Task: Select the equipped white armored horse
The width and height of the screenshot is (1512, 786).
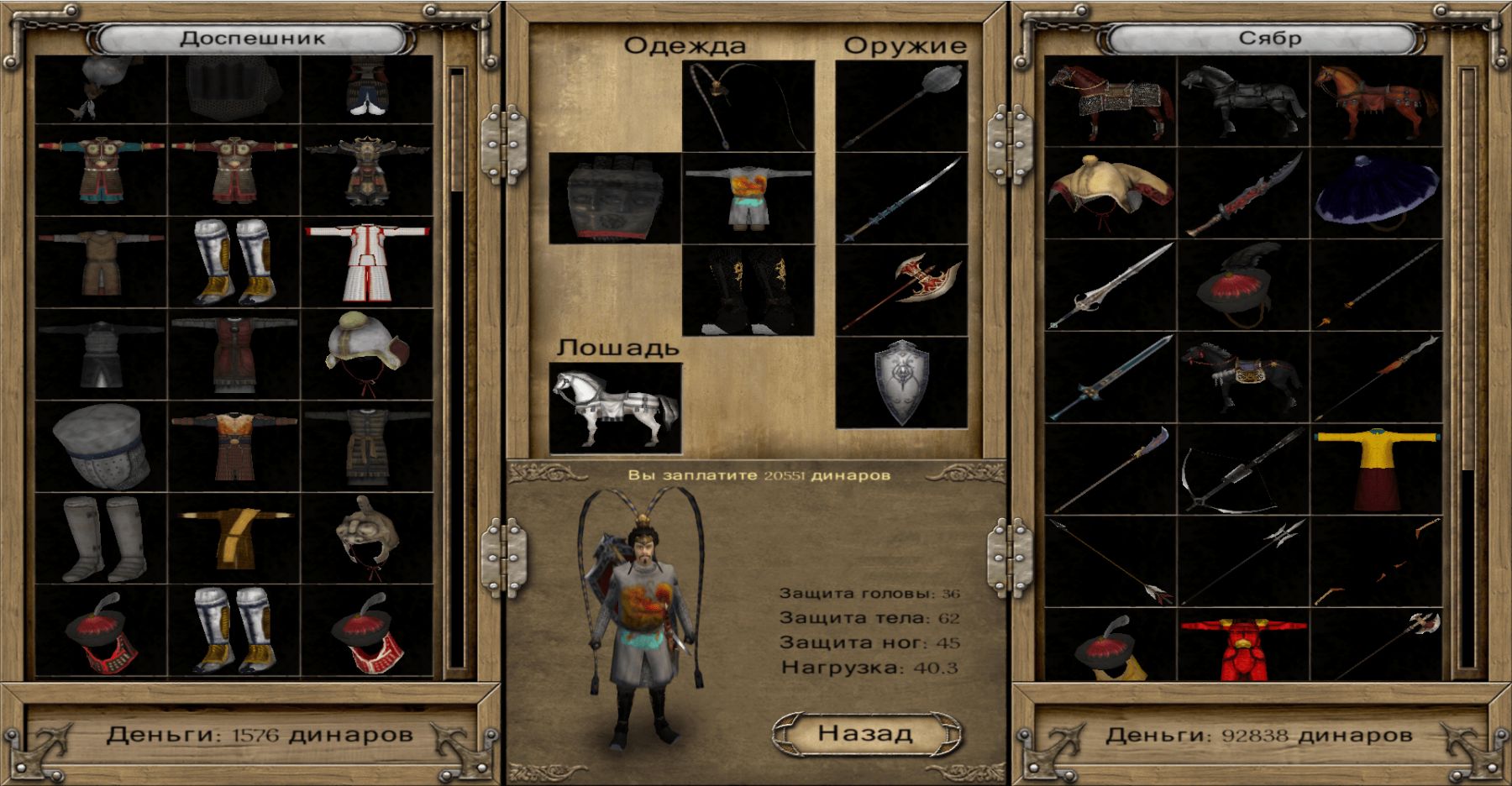Action: point(615,409)
